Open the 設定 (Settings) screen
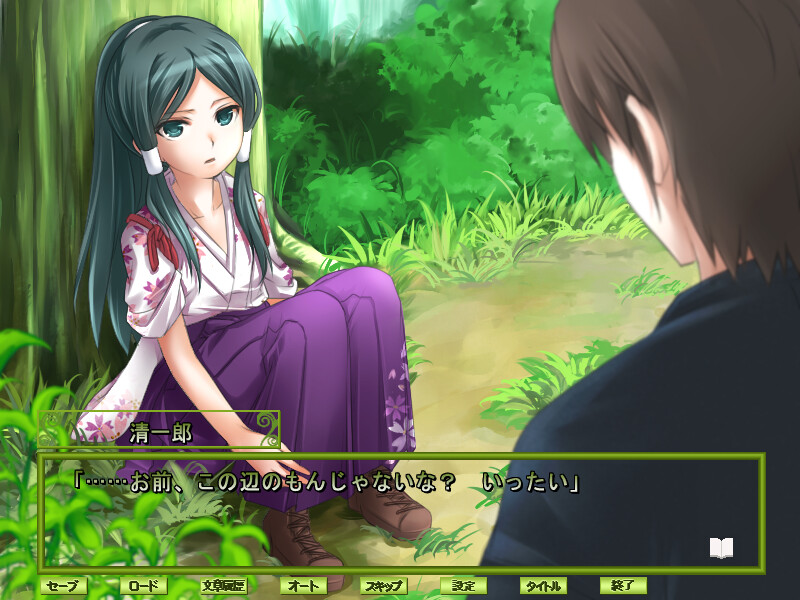 coord(463,586)
